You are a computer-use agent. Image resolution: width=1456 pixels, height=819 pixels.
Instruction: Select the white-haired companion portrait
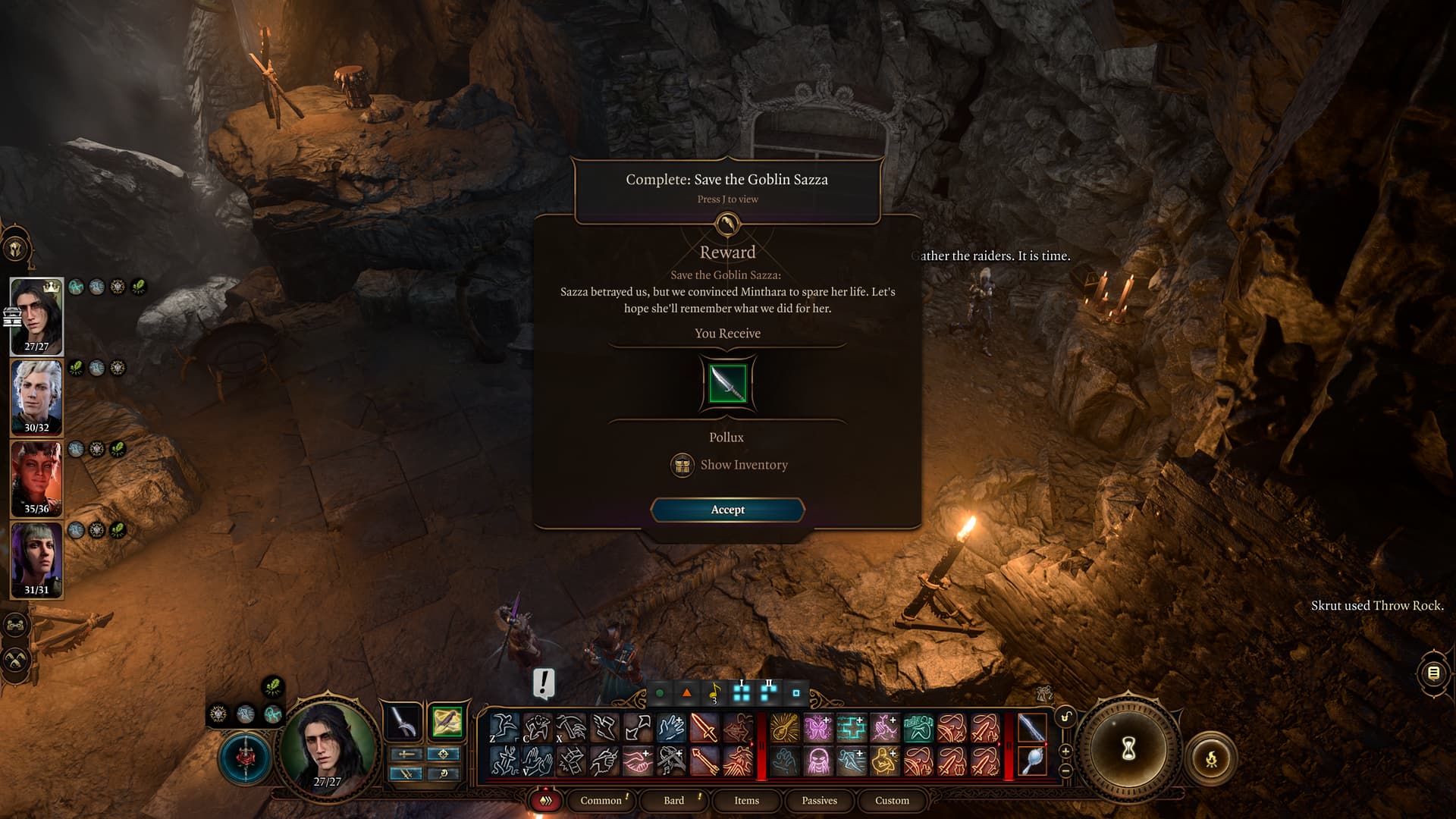click(36, 397)
